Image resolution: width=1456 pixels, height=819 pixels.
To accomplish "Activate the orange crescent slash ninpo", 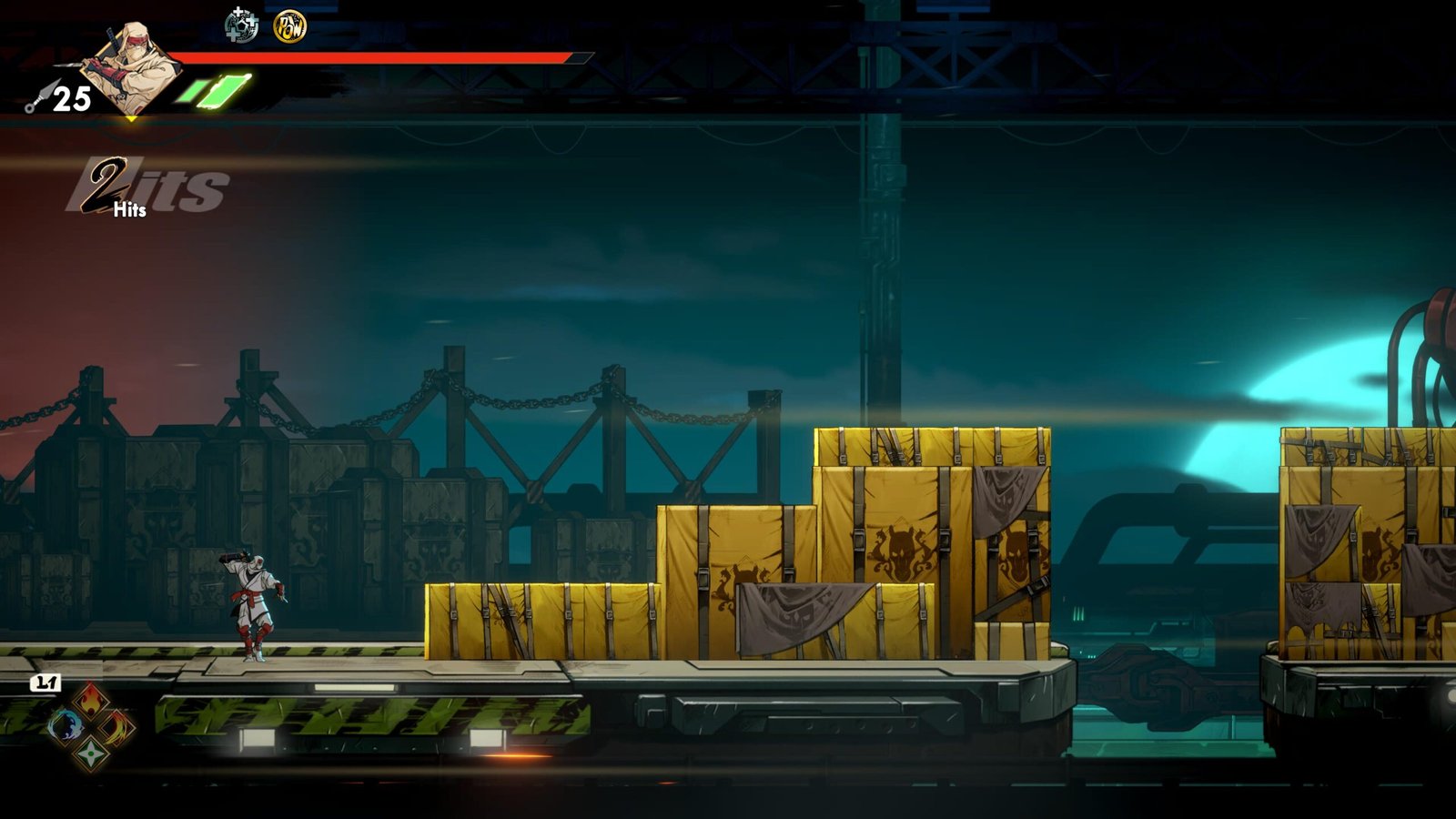I will [x=117, y=726].
